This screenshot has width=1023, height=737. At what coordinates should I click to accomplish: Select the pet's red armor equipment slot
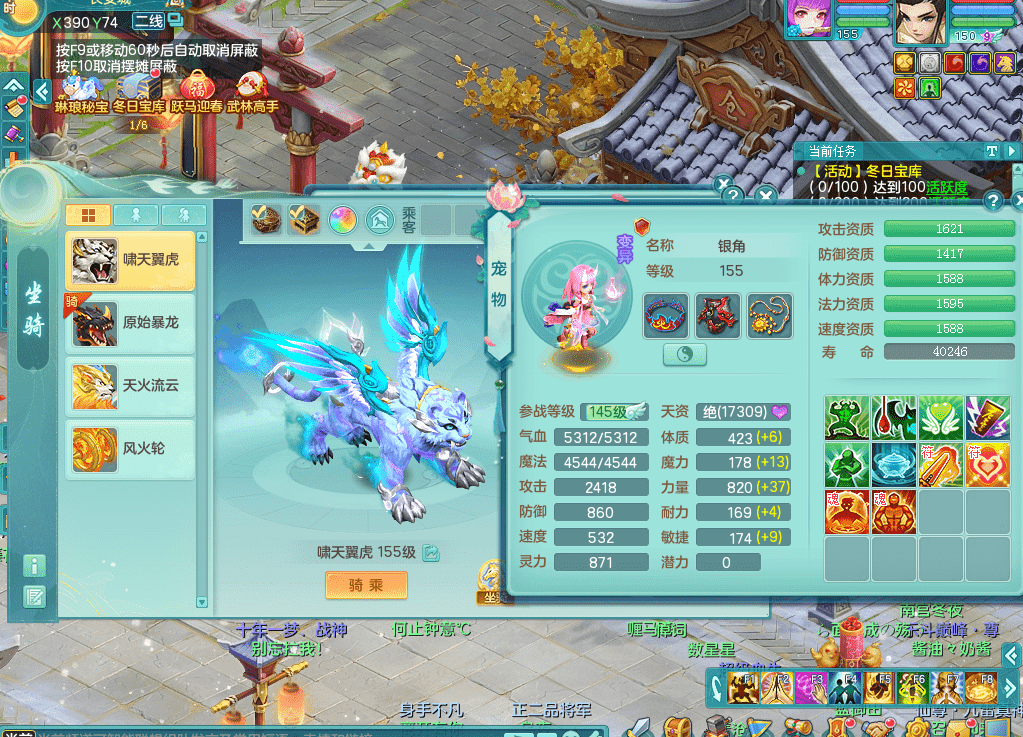(717, 315)
